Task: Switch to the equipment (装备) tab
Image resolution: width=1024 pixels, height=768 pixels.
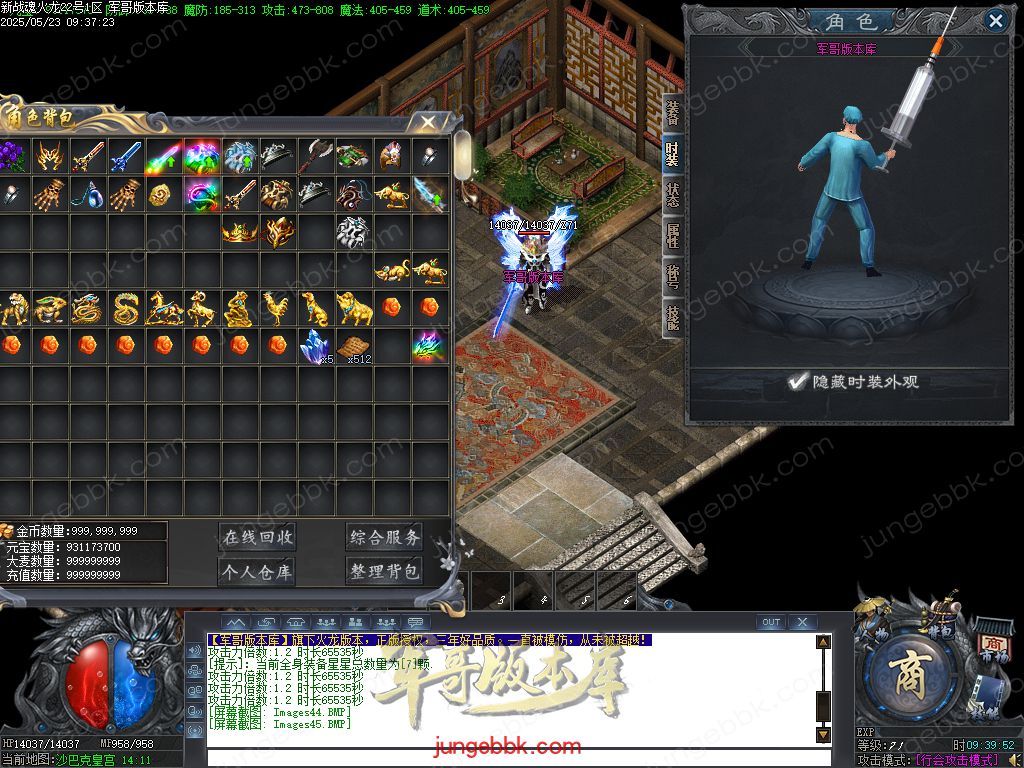Action: [x=673, y=112]
